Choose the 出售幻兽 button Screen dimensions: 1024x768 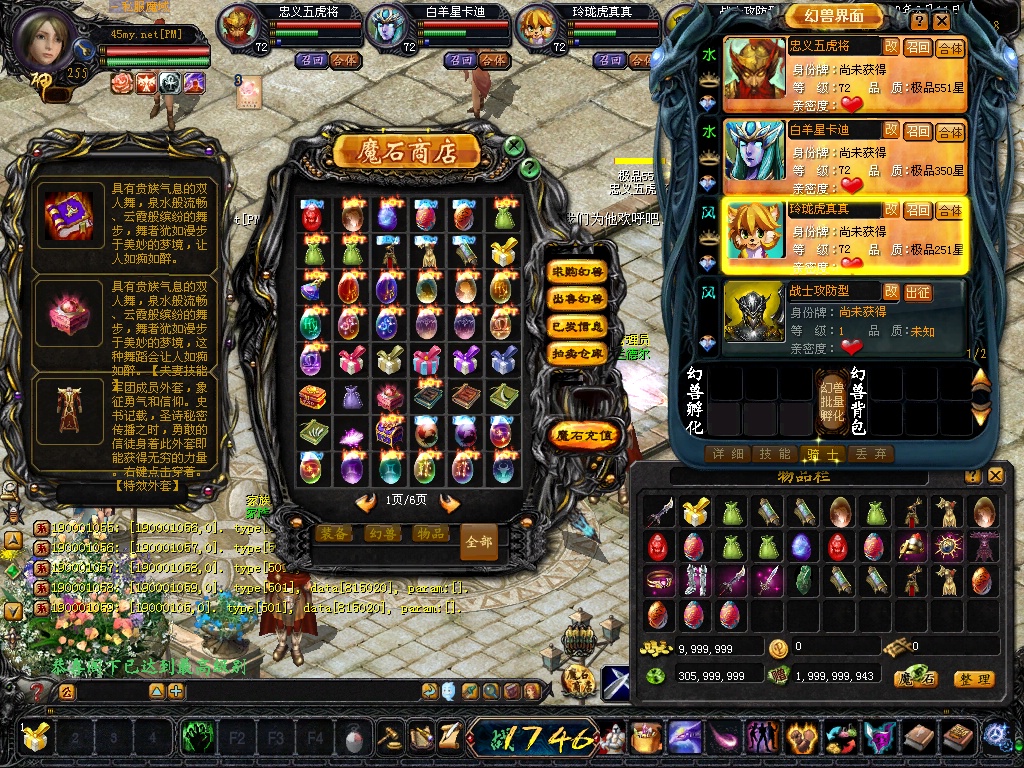pyautogui.click(x=578, y=299)
